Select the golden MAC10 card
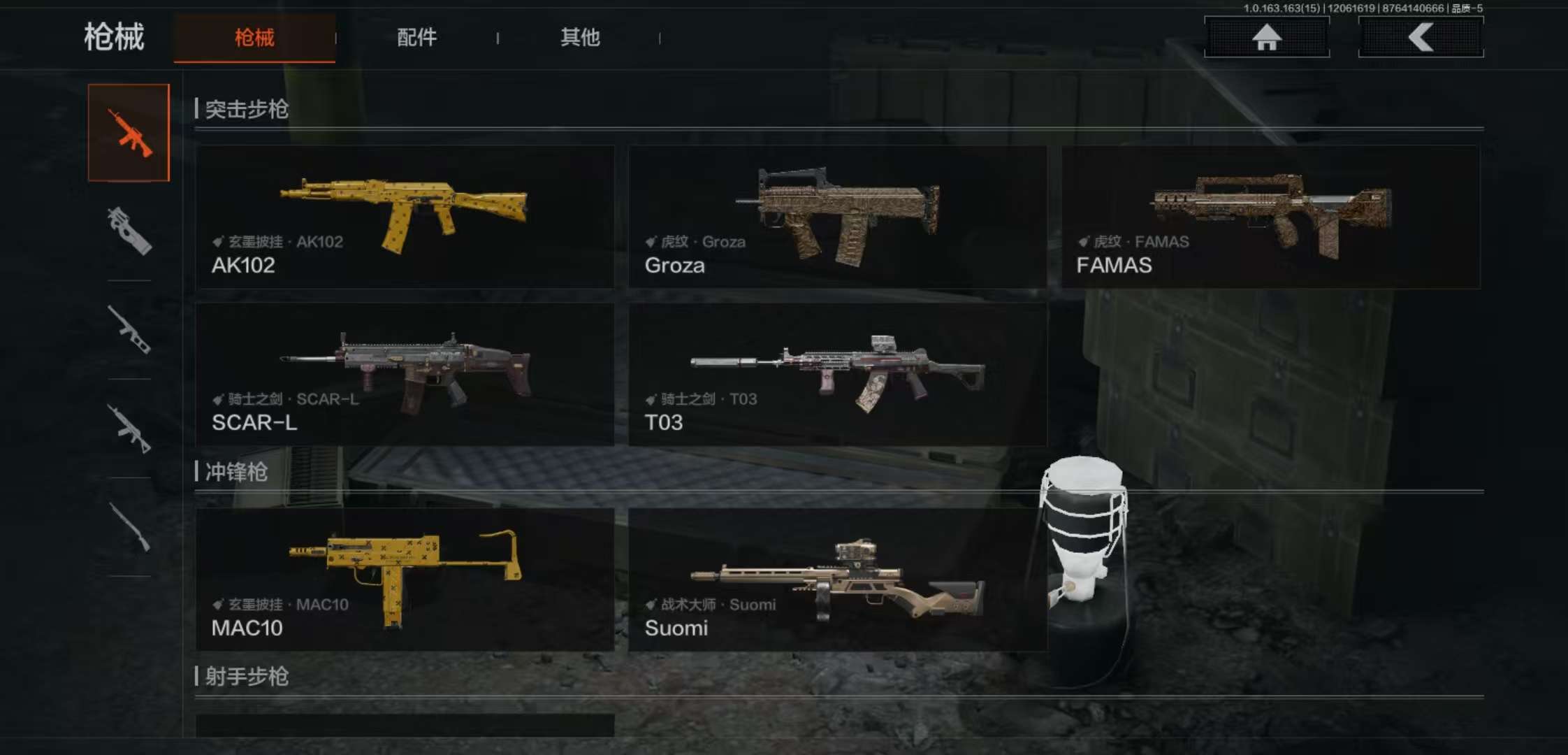The height and width of the screenshot is (755, 1568). click(405, 580)
